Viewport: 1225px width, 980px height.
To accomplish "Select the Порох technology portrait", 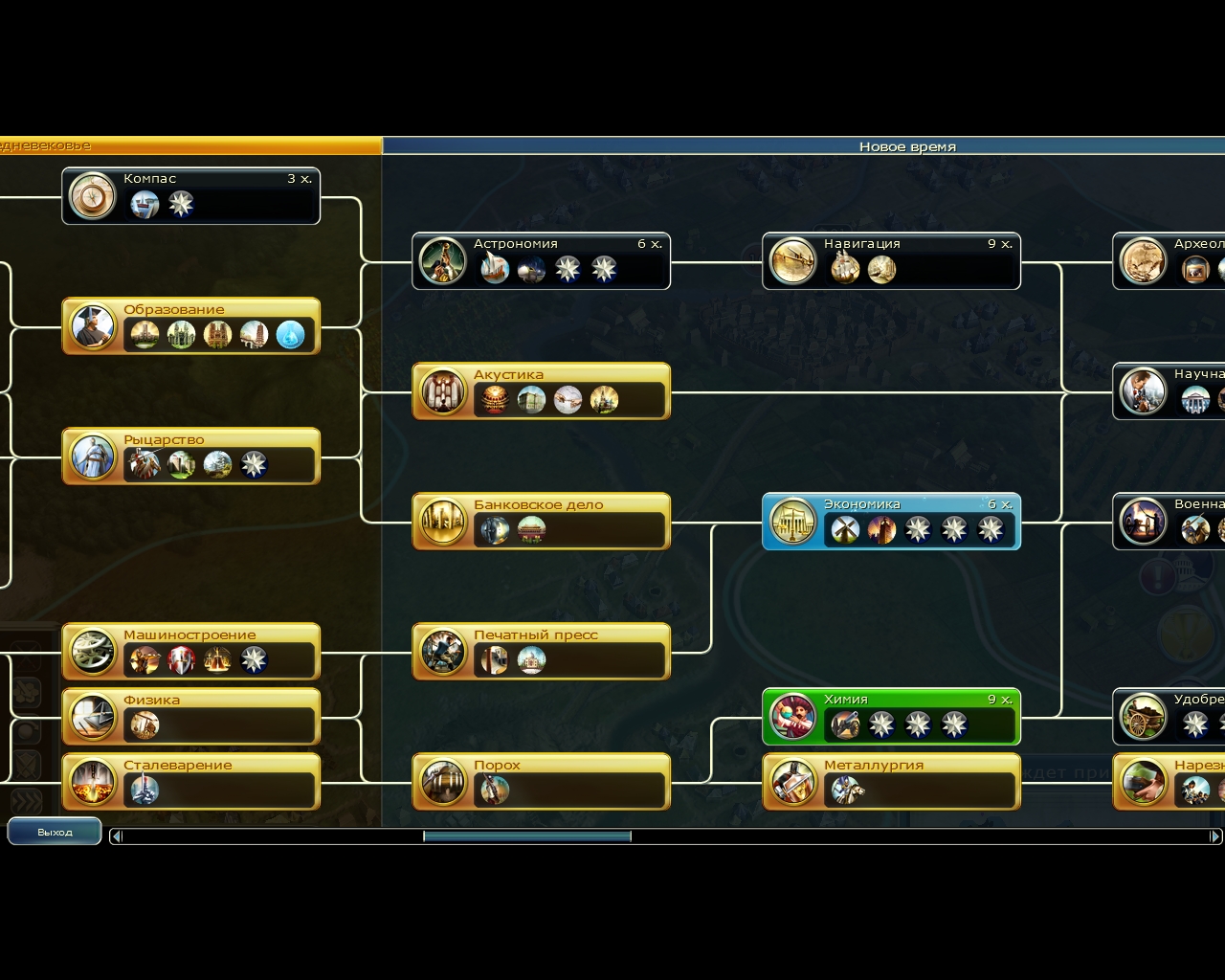I will 442,782.
